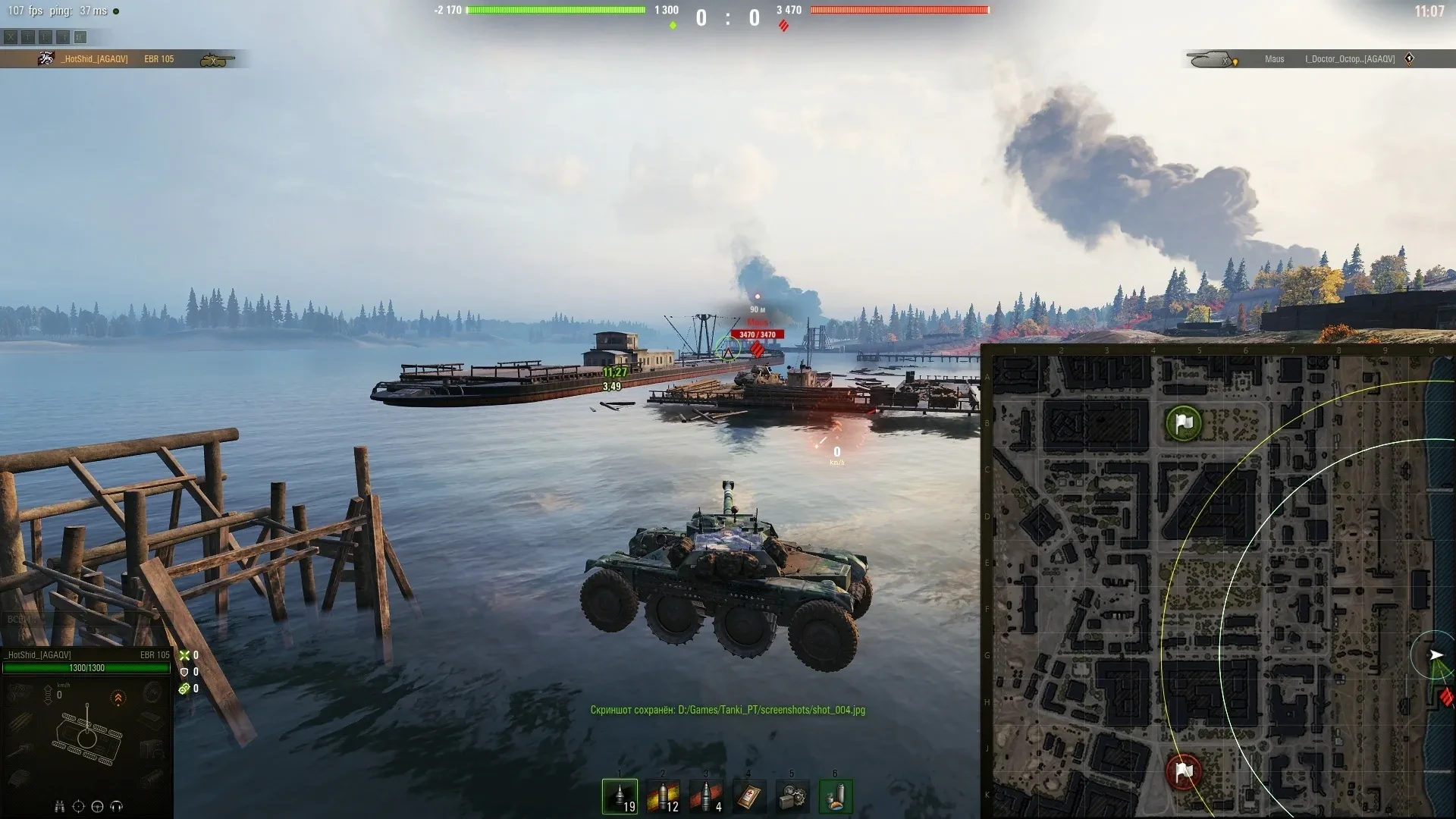Image resolution: width=1456 pixels, height=819 pixels.
Task: Choose the red-striped shell with 4 rounds
Action: (x=706, y=796)
